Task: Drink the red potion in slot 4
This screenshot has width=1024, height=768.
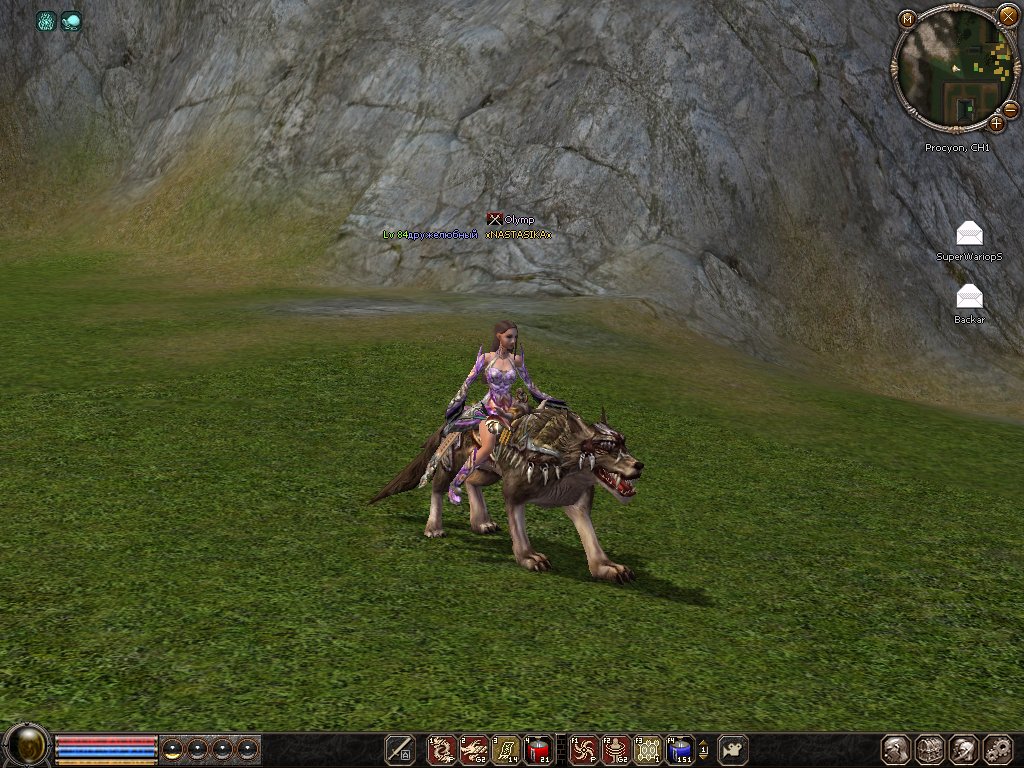Action: (x=538, y=749)
